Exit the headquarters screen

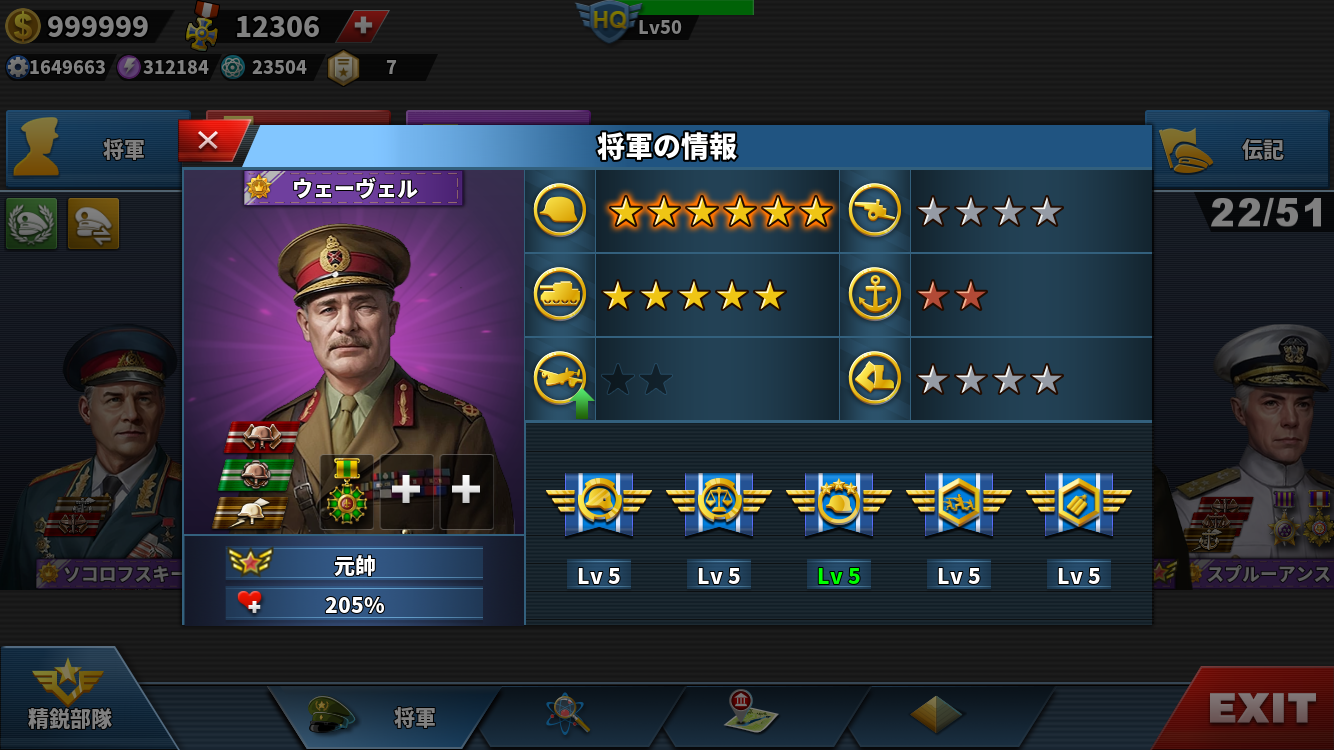(x=1260, y=708)
